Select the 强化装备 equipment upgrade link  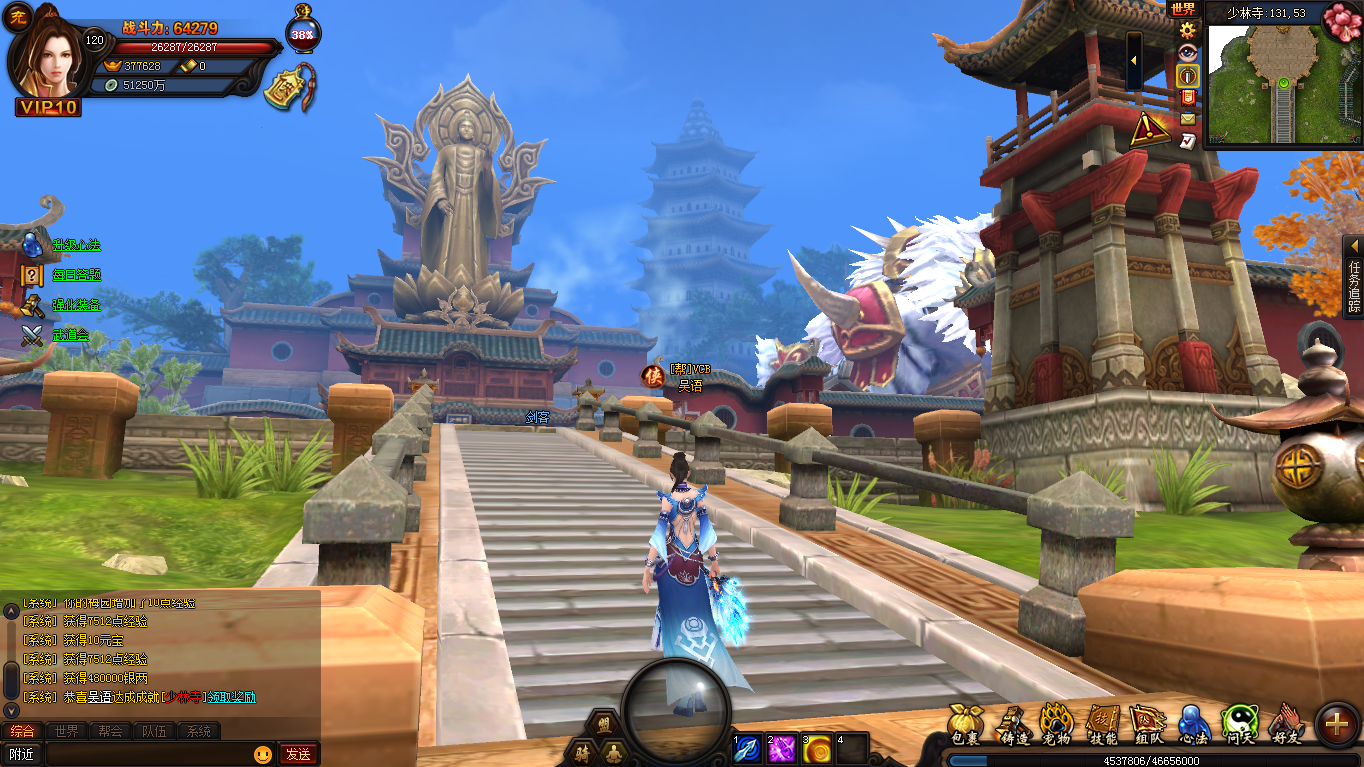77,305
